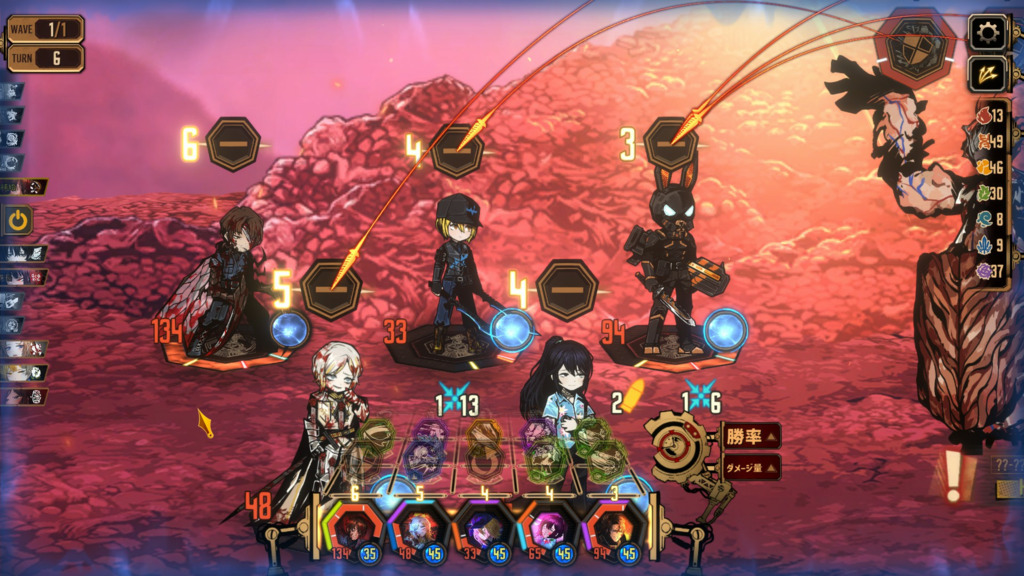Open the gear settings menu

tap(987, 33)
